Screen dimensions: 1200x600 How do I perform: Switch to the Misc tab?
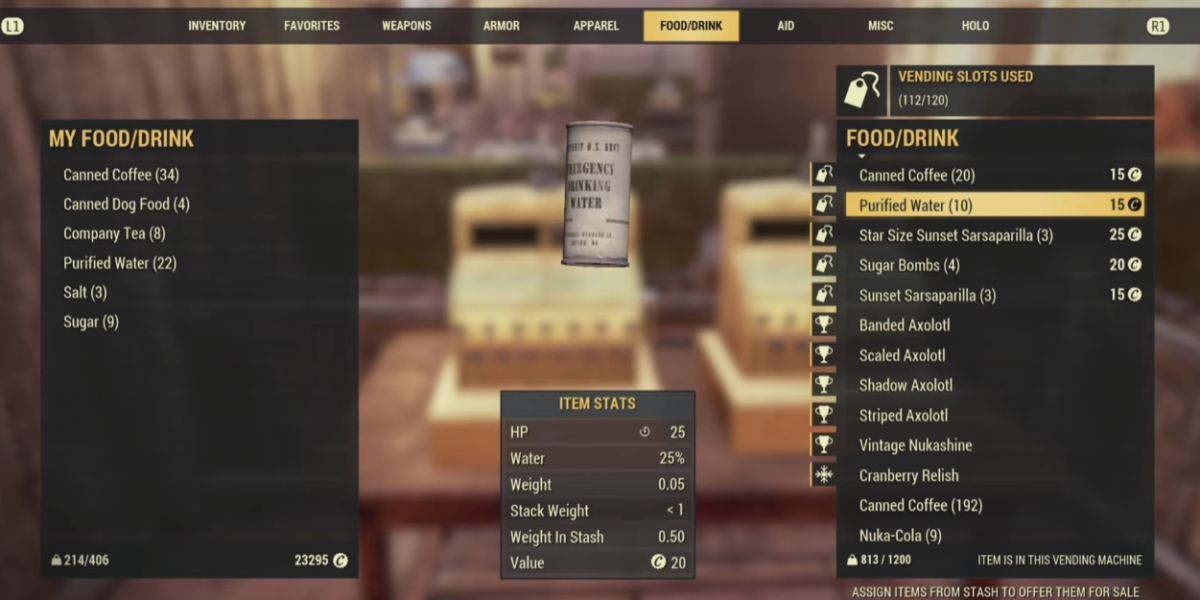880,26
